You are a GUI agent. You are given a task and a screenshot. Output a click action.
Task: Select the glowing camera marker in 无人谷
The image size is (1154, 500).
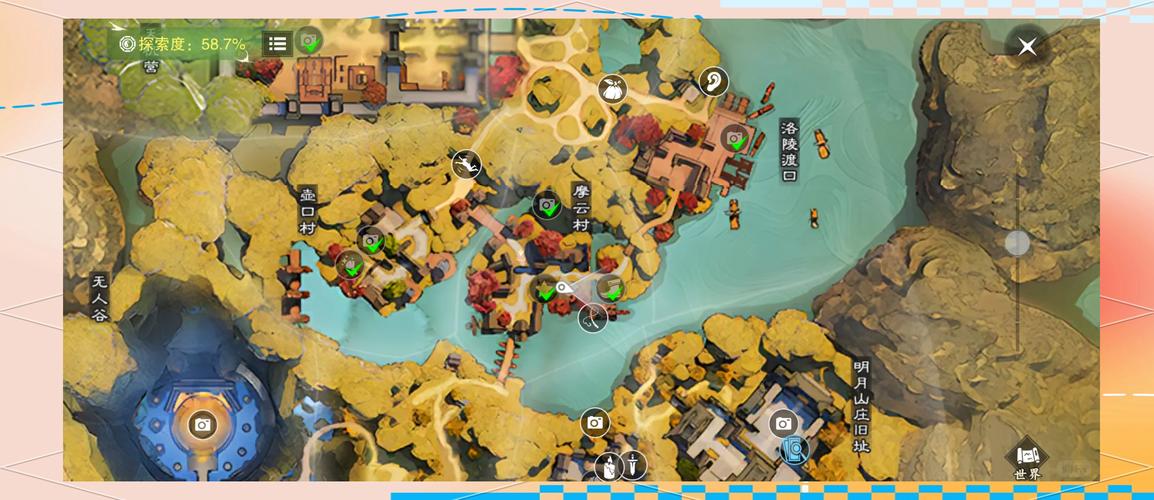[x=202, y=425]
